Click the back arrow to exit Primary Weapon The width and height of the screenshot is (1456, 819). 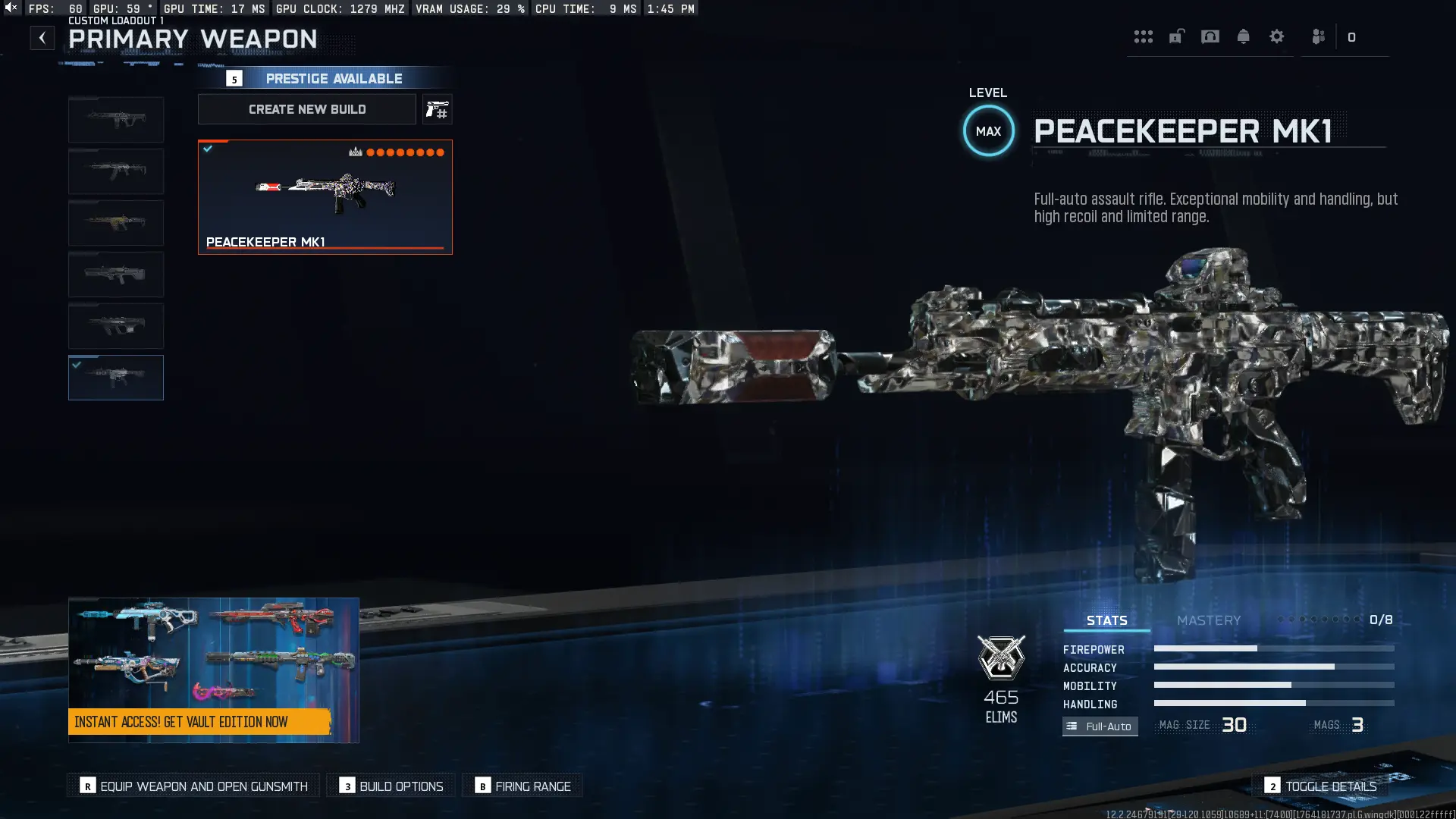click(x=42, y=37)
